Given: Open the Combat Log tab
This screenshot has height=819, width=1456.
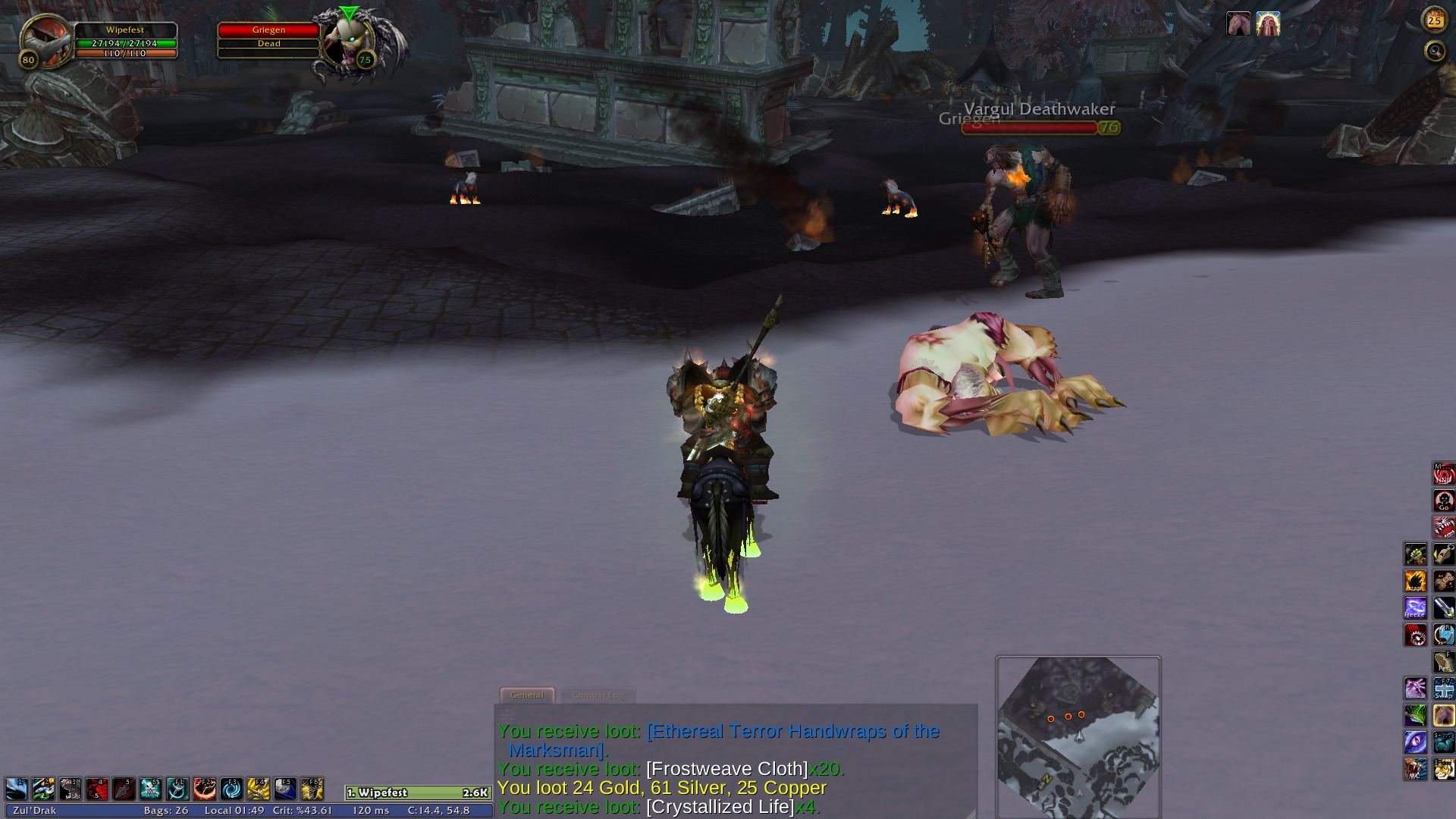Looking at the screenshot, I should (598, 695).
